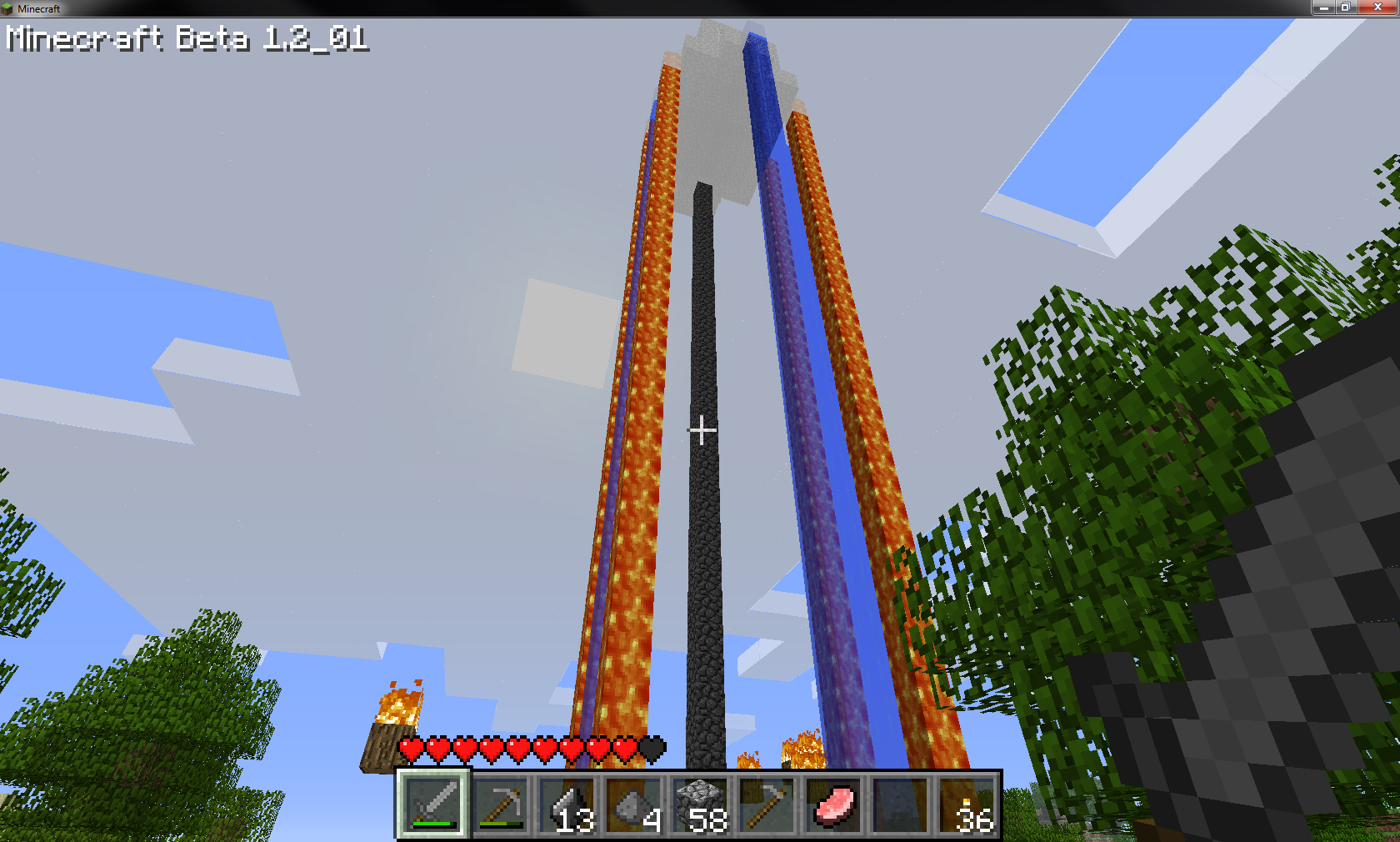
Task: Click the Minecraft Beta 1.2_01 version text
Action: (x=185, y=38)
